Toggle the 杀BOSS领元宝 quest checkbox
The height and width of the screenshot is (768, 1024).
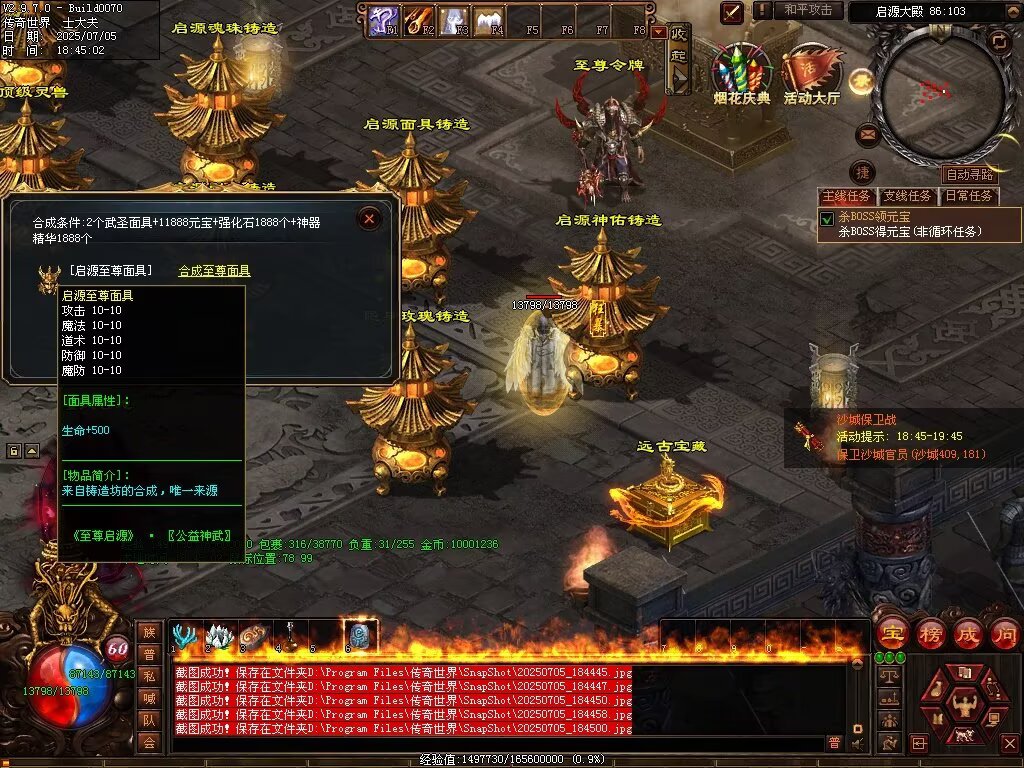click(x=827, y=218)
